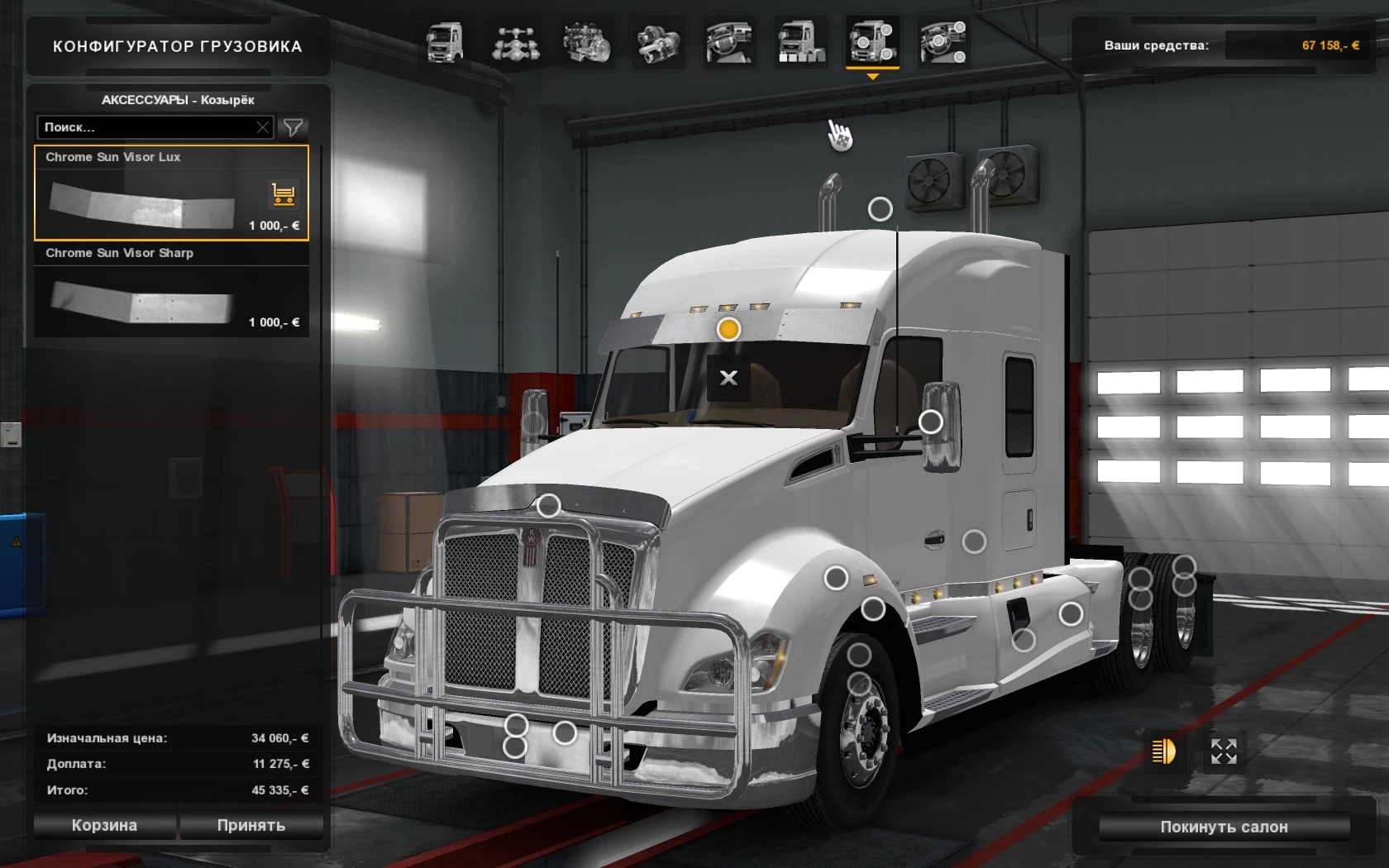This screenshot has width=1389, height=868.
Task: Select the transmission gearbox tab
Action: click(659, 43)
